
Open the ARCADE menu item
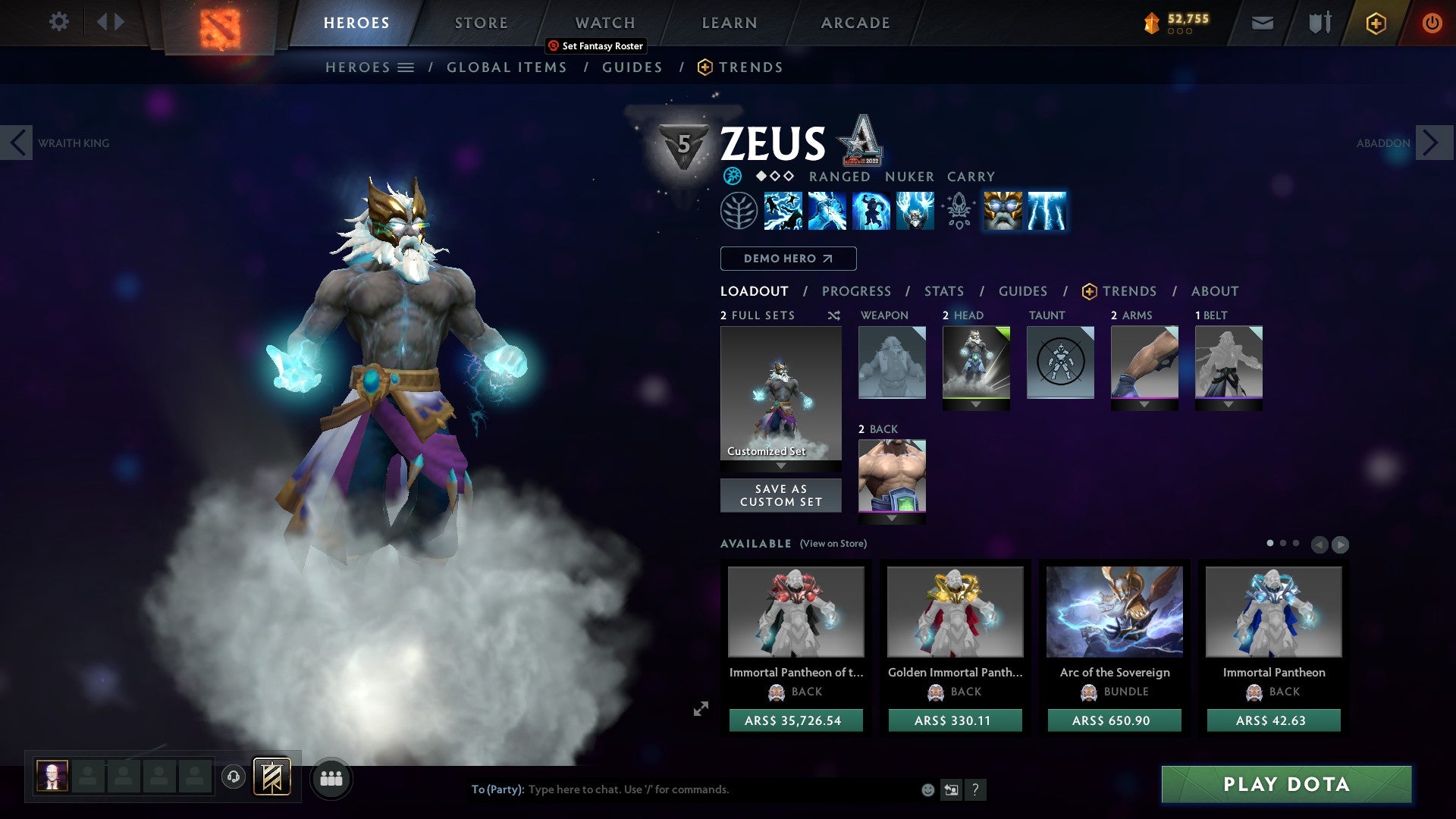(855, 22)
